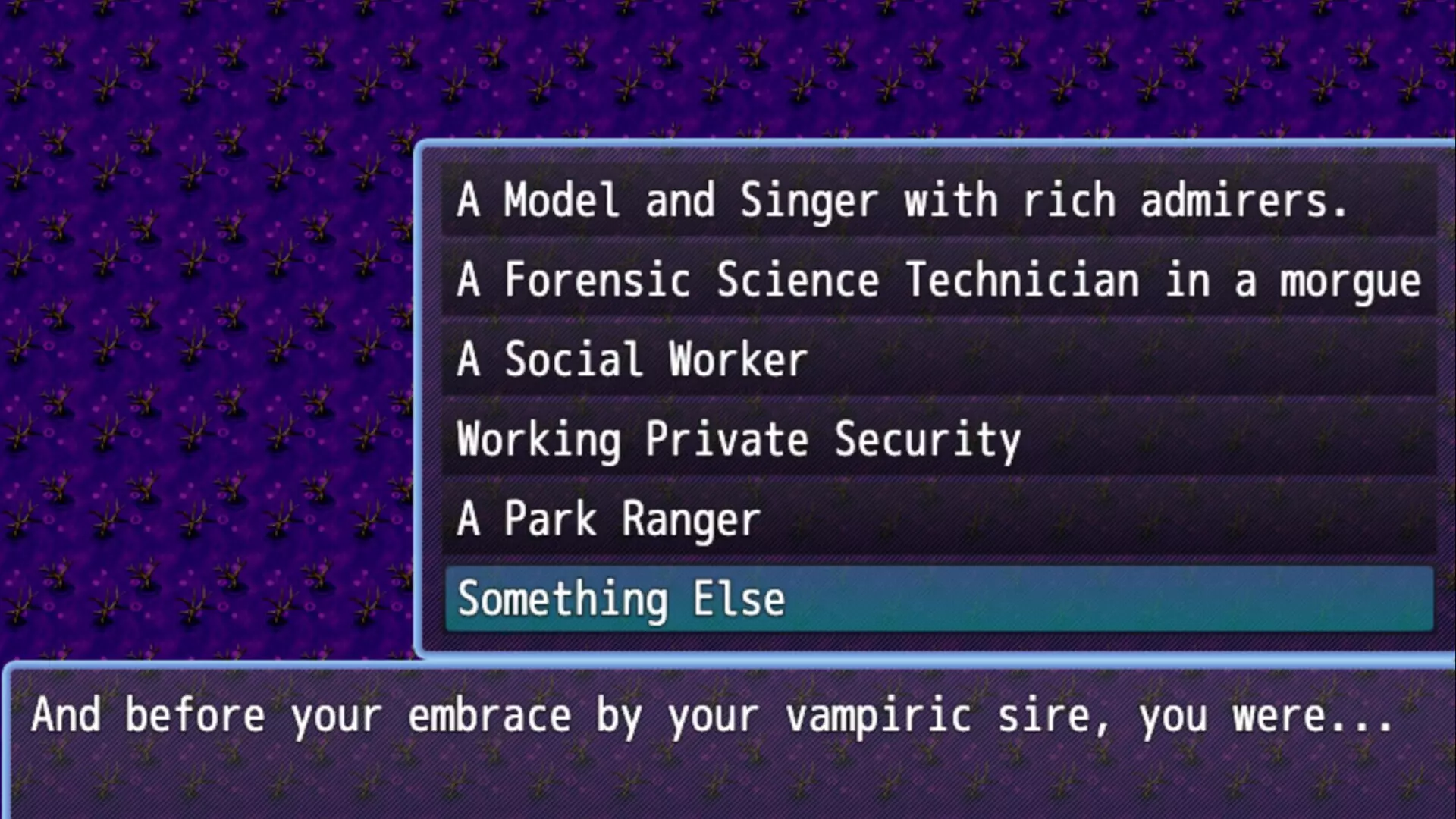Click the "Something Else" text label
Screen dimensions: 1456x819
pyautogui.click(x=620, y=598)
